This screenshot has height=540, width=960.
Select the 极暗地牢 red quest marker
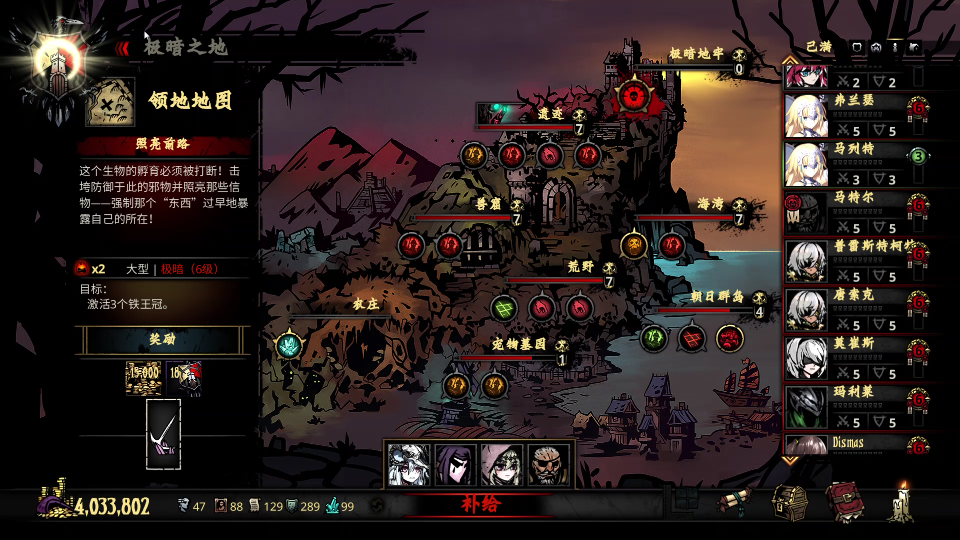631,96
